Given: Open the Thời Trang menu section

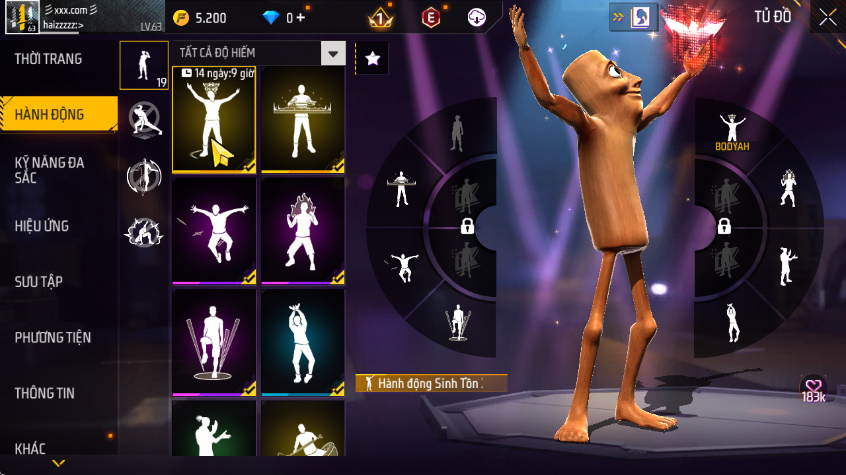Looking at the screenshot, I should [x=48, y=59].
